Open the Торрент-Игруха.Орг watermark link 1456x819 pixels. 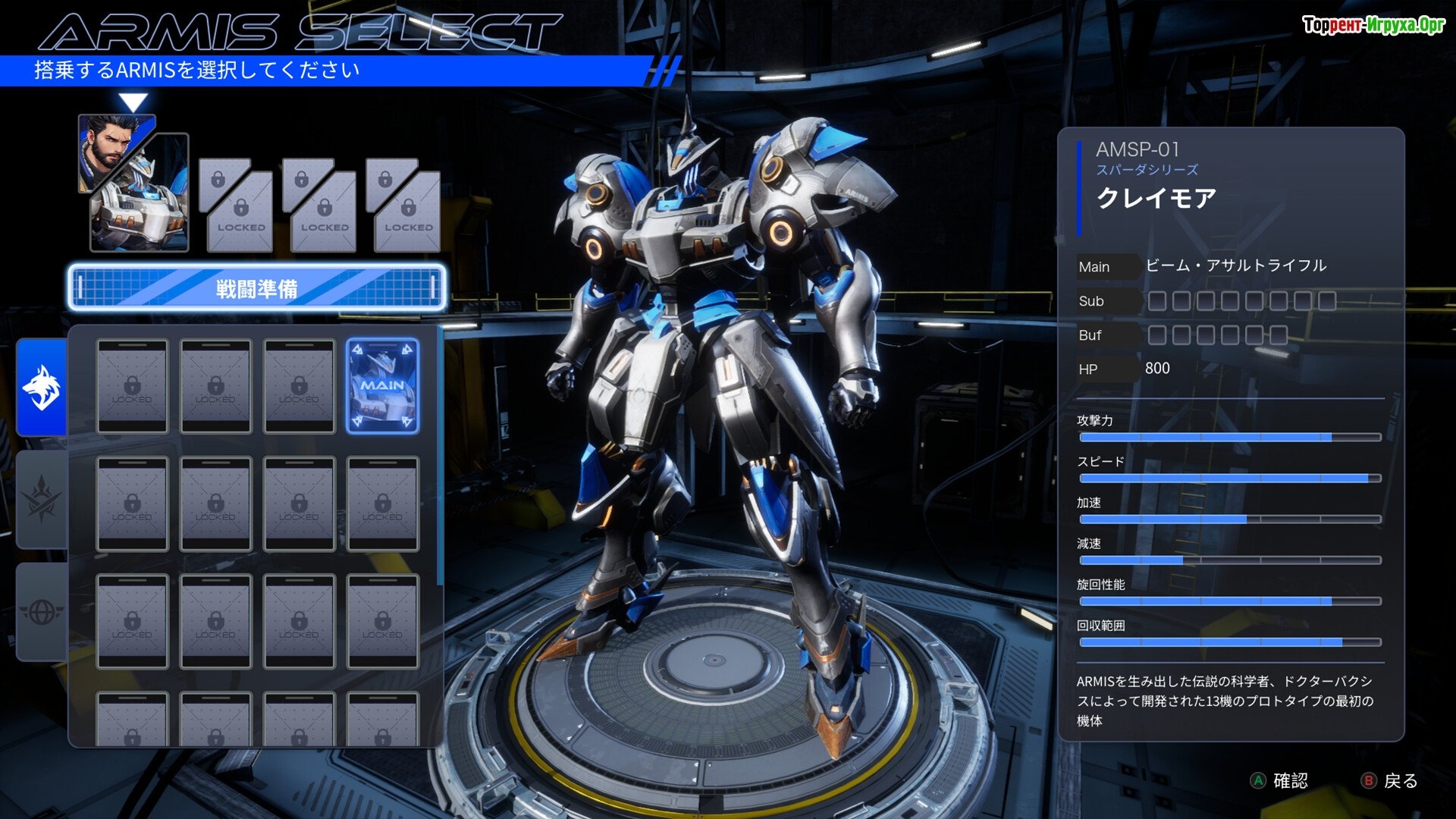(1373, 25)
